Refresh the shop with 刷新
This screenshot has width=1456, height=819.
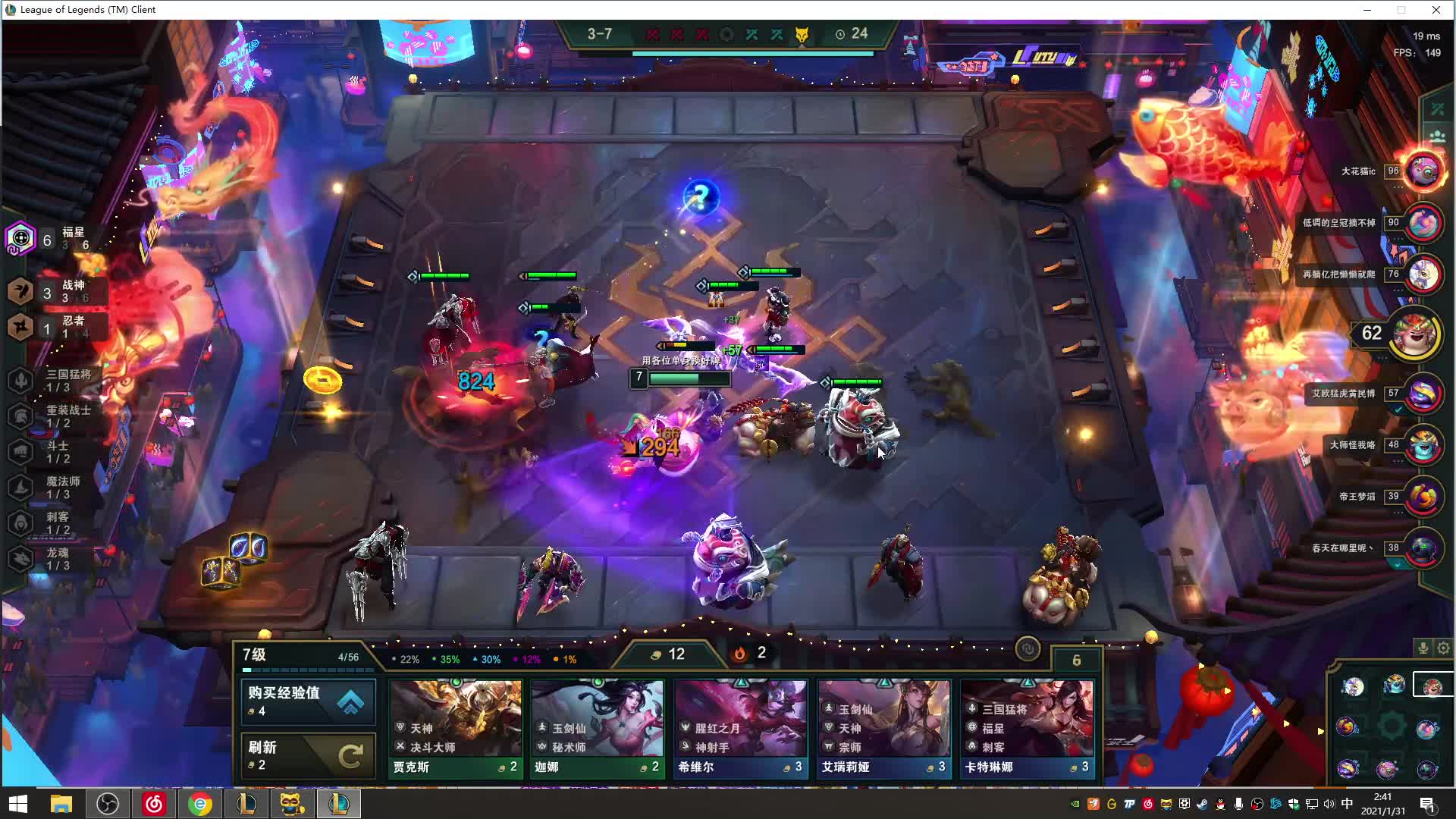click(x=308, y=755)
